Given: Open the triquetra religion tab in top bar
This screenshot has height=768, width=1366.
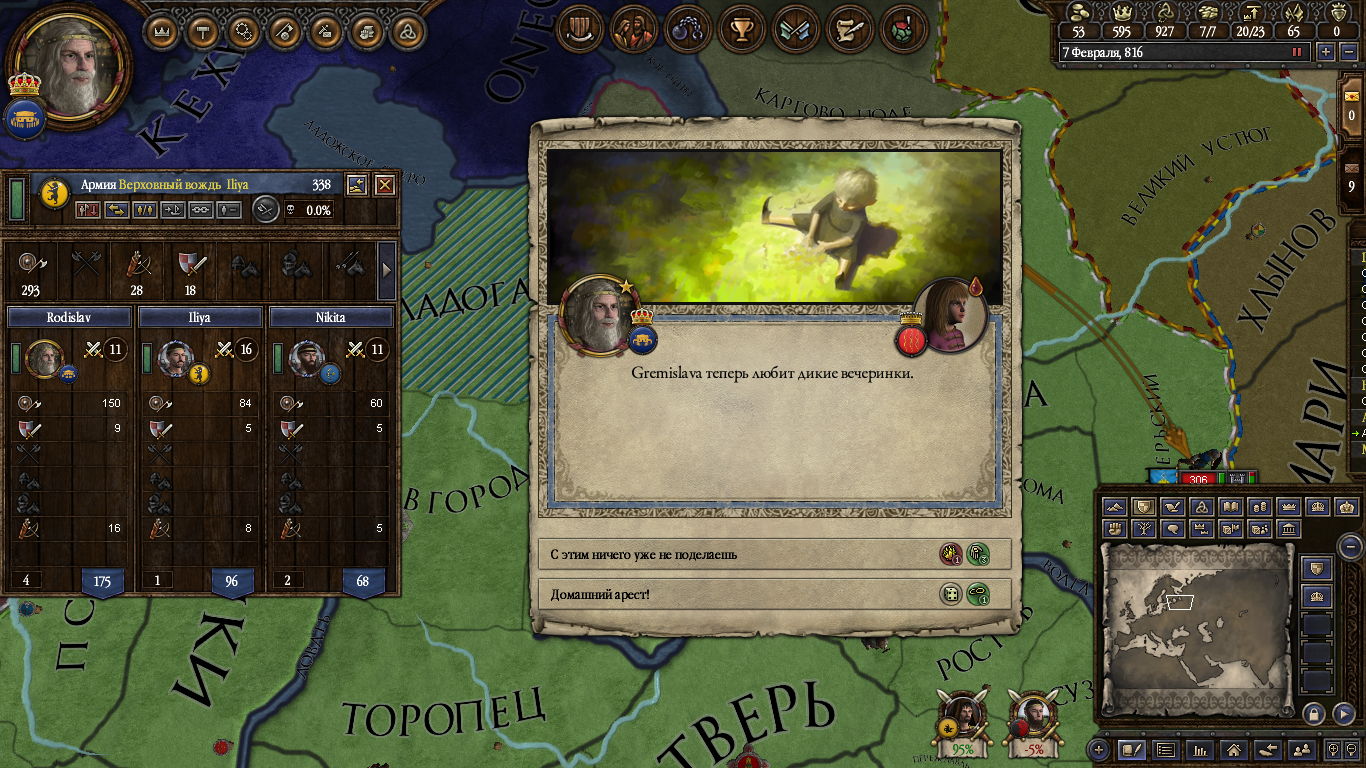Looking at the screenshot, I should [x=407, y=31].
